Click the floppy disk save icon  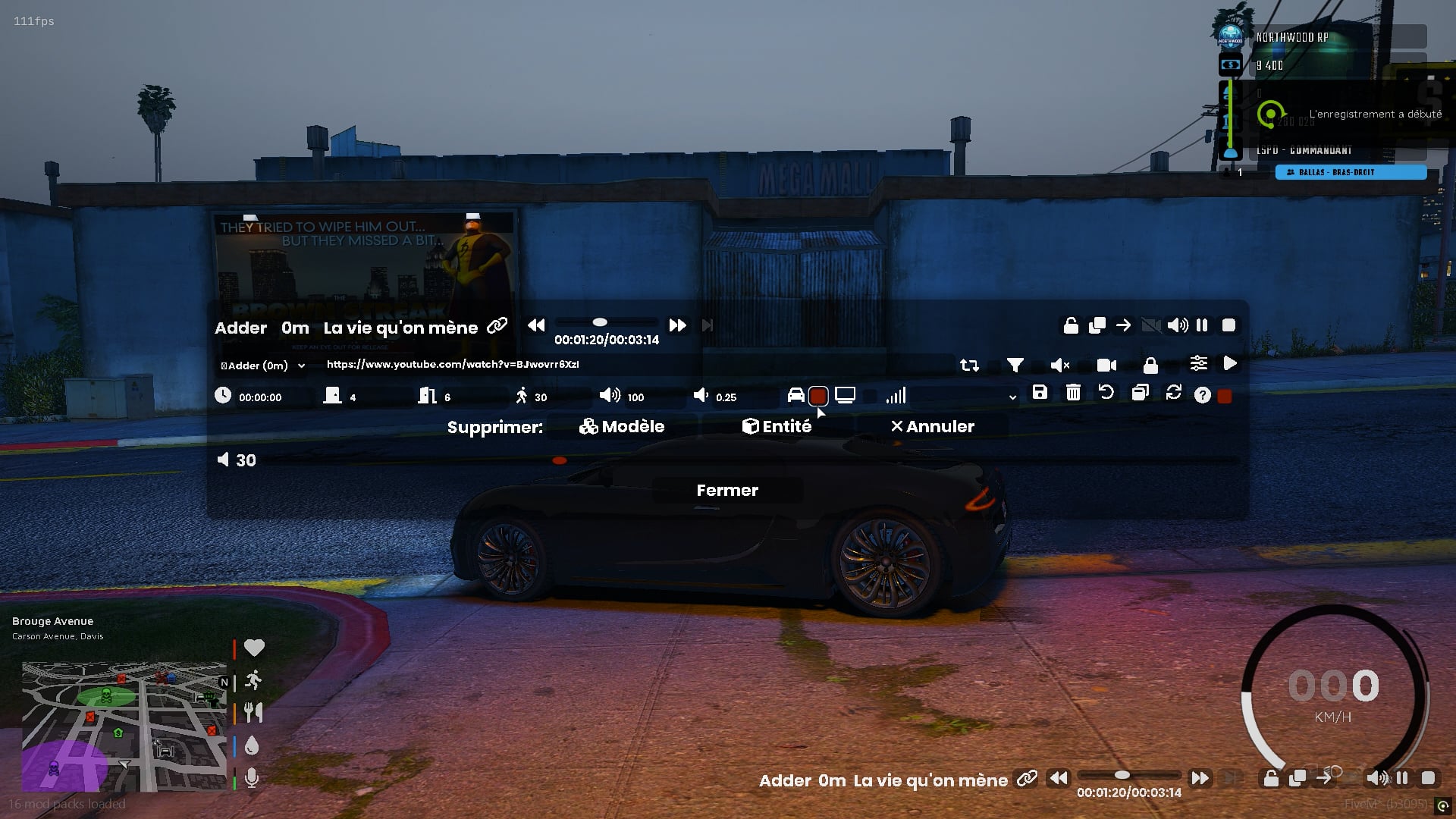coord(1040,393)
